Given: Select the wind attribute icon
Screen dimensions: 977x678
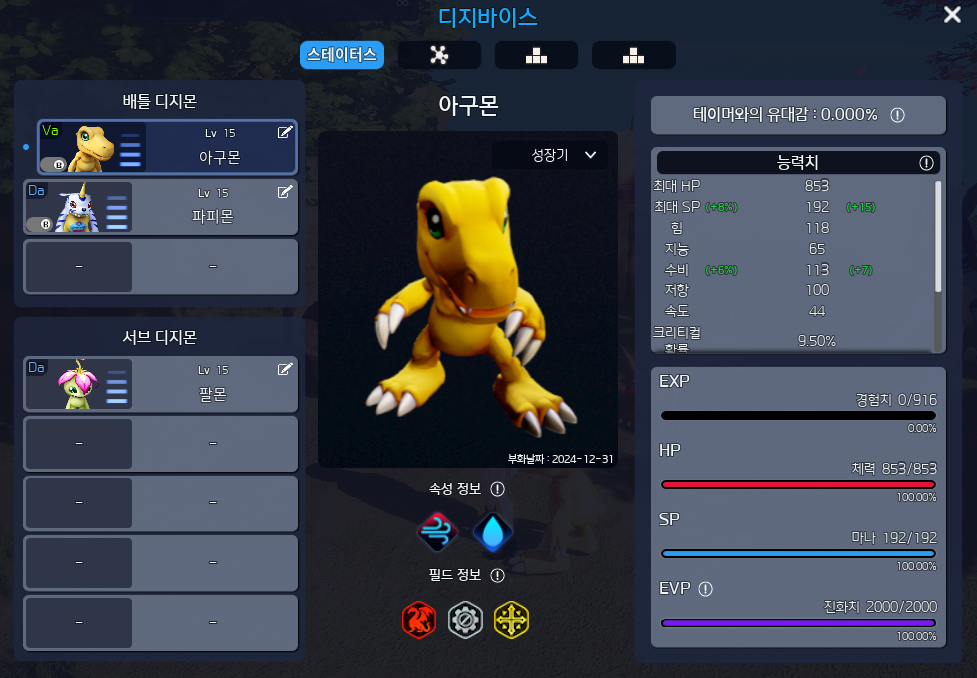Looking at the screenshot, I should (x=437, y=532).
